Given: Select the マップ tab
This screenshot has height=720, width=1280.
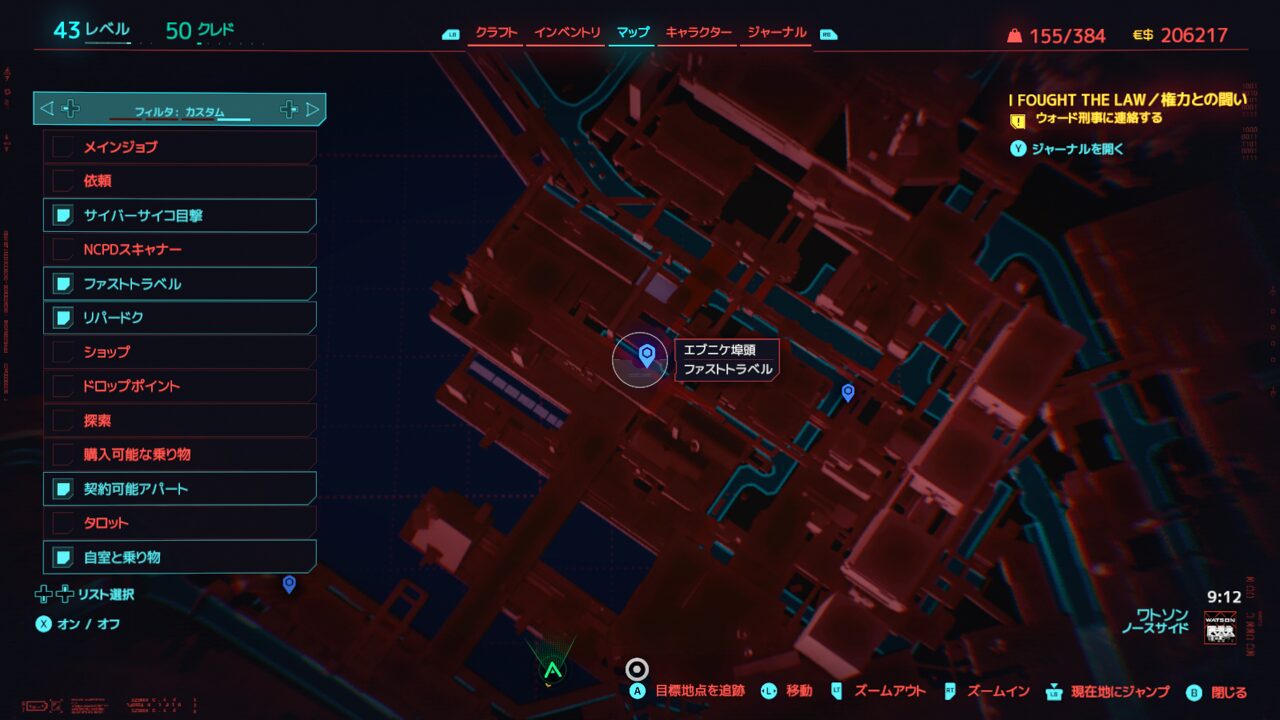Looking at the screenshot, I should (632, 33).
